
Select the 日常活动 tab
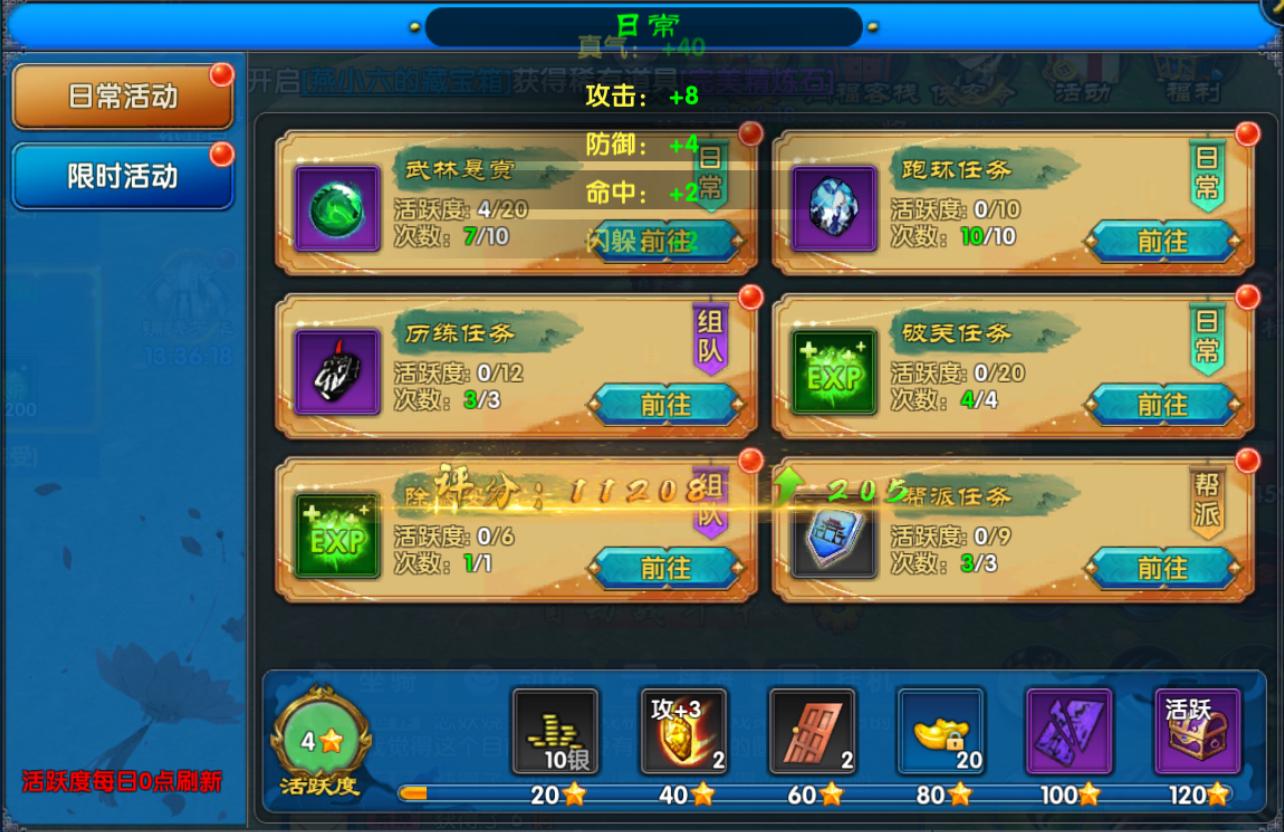[x=122, y=98]
